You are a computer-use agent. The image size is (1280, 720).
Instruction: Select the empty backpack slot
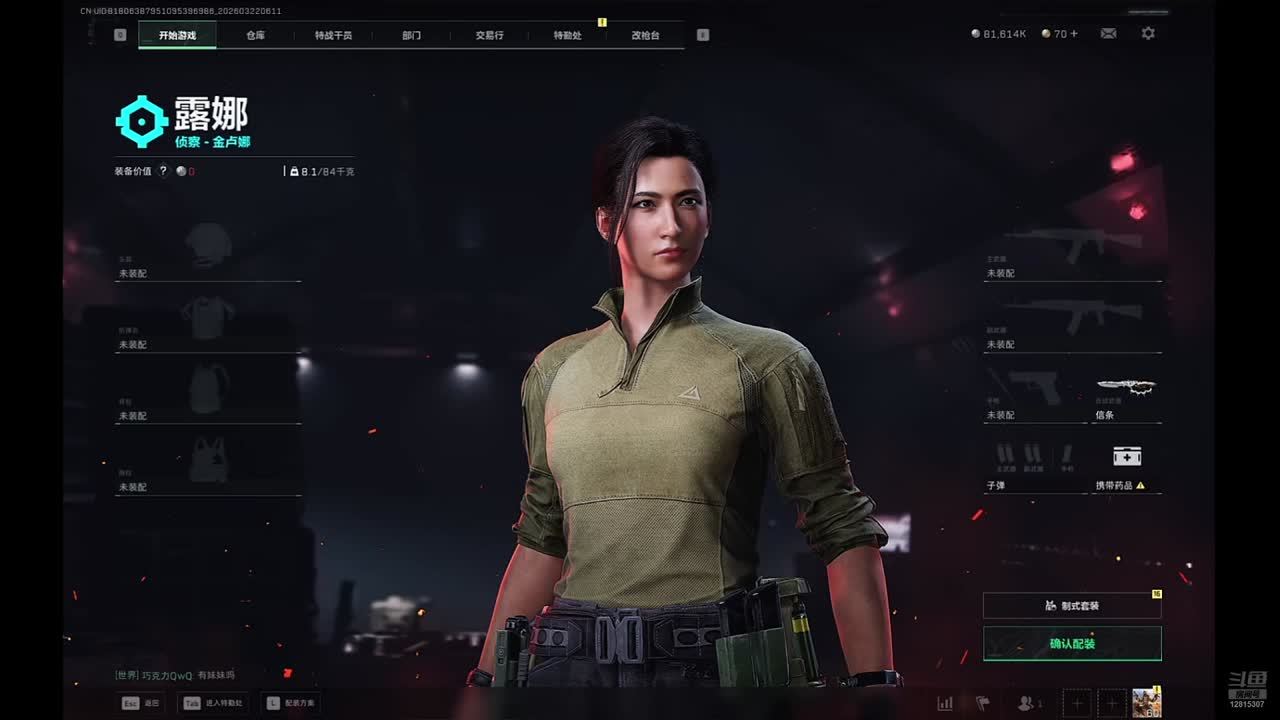208,392
